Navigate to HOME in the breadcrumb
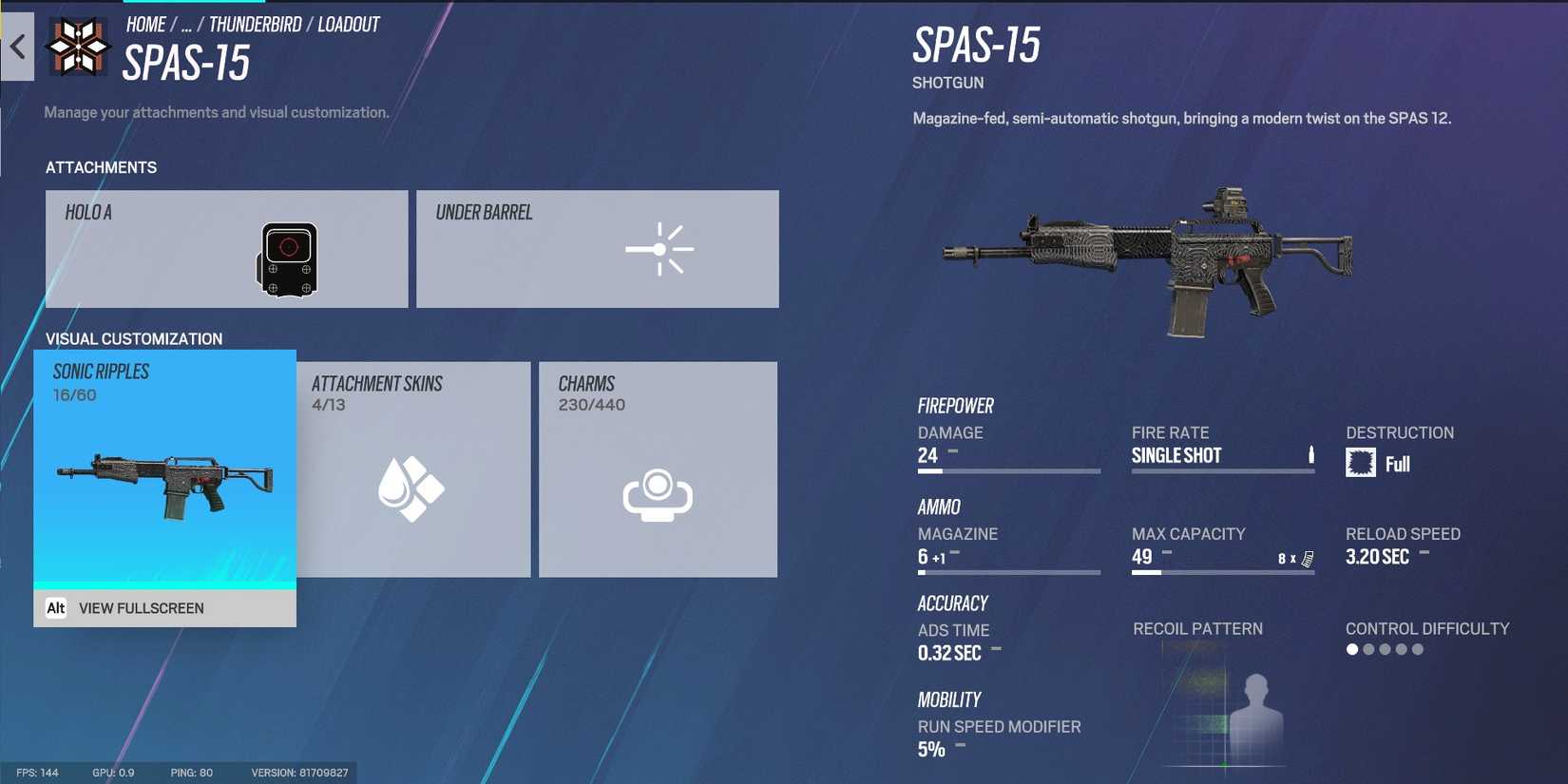The image size is (1568, 784). [x=146, y=24]
